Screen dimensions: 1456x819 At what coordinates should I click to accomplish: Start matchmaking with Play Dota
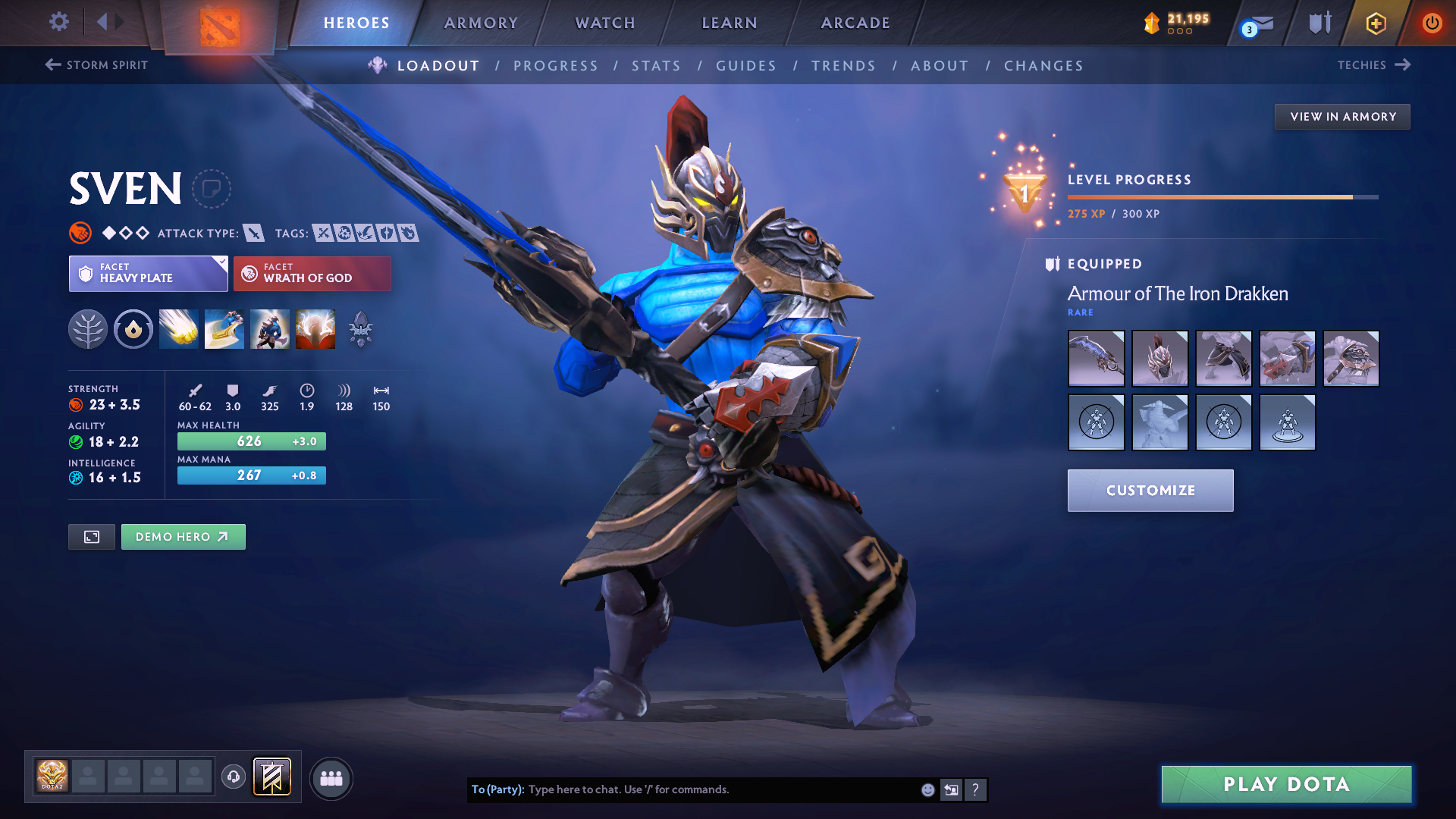[1286, 784]
